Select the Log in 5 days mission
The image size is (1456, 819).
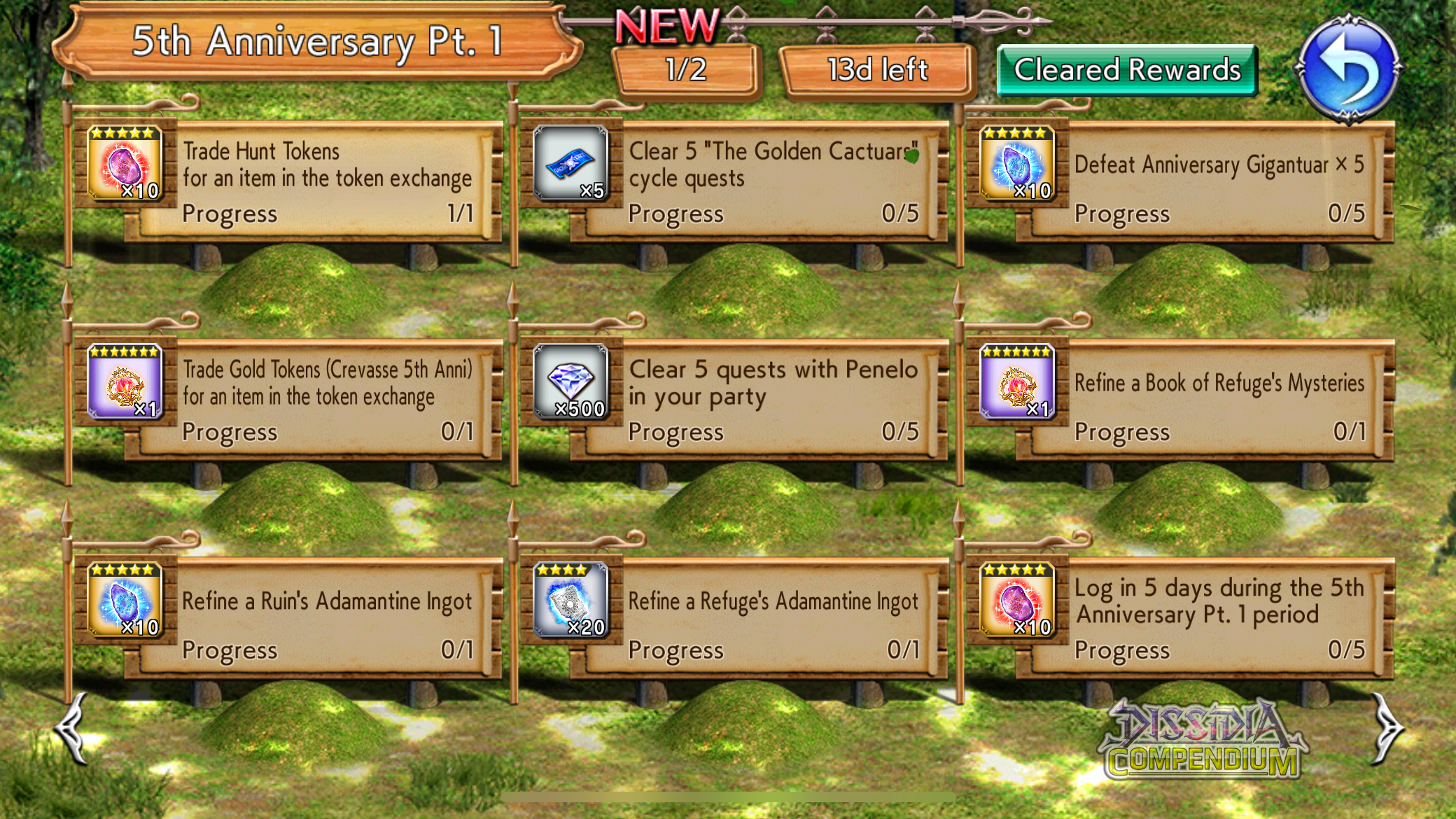(x=1219, y=619)
